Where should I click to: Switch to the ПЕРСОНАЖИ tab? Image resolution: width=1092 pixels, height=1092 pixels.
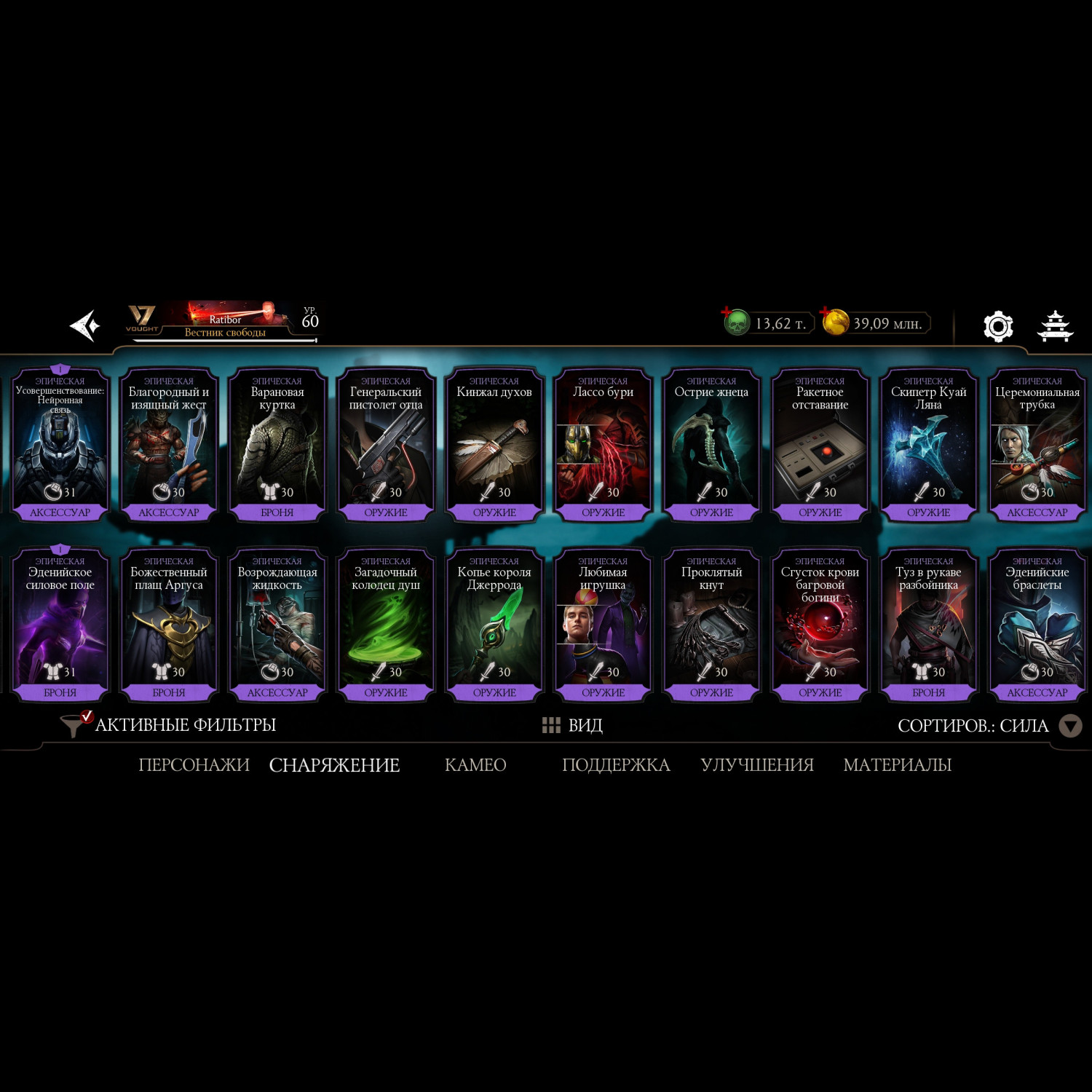point(194,765)
